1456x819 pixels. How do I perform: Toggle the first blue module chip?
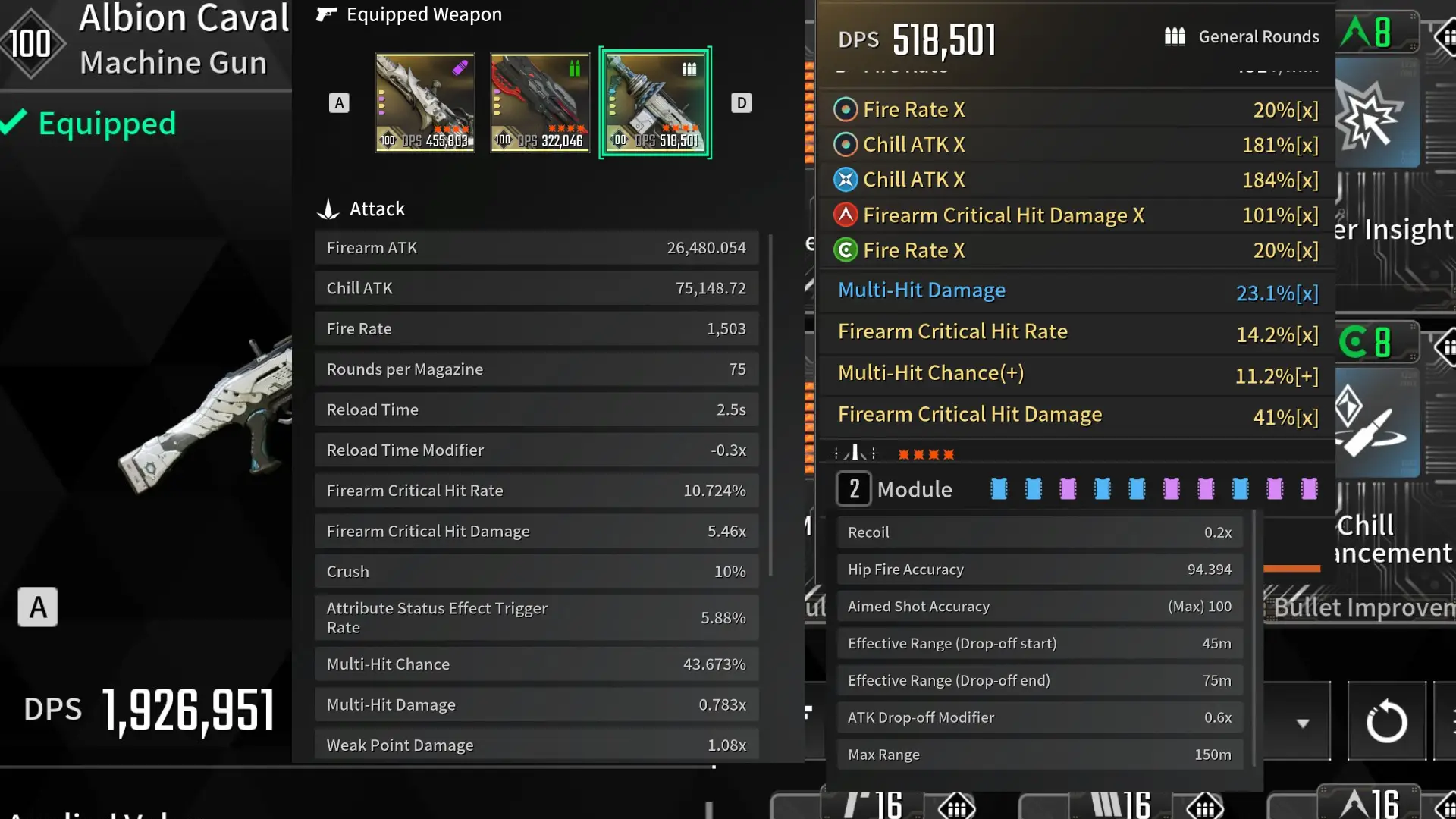pyautogui.click(x=999, y=489)
